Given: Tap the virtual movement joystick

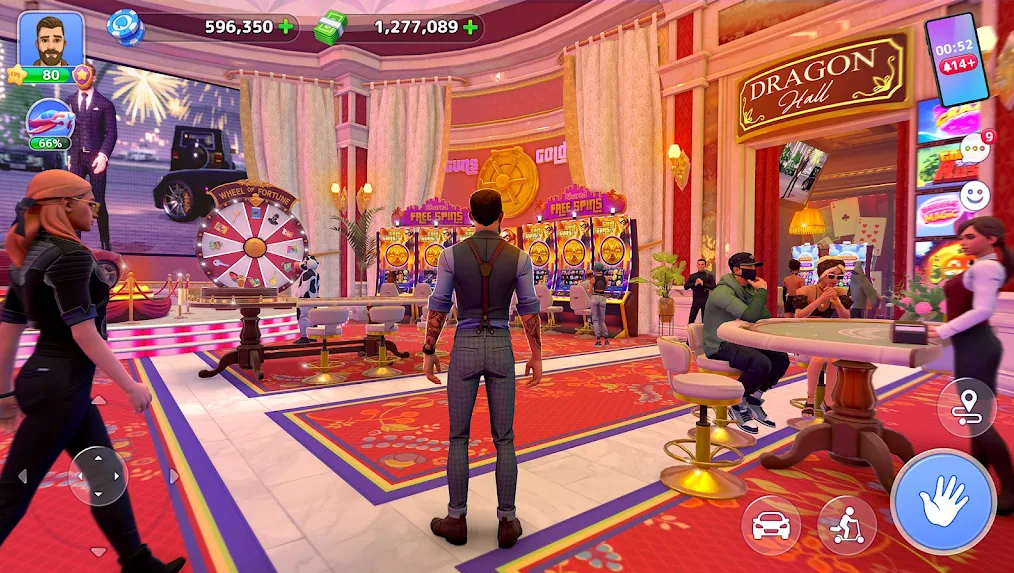Looking at the screenshot, I should tap(98, 475).
